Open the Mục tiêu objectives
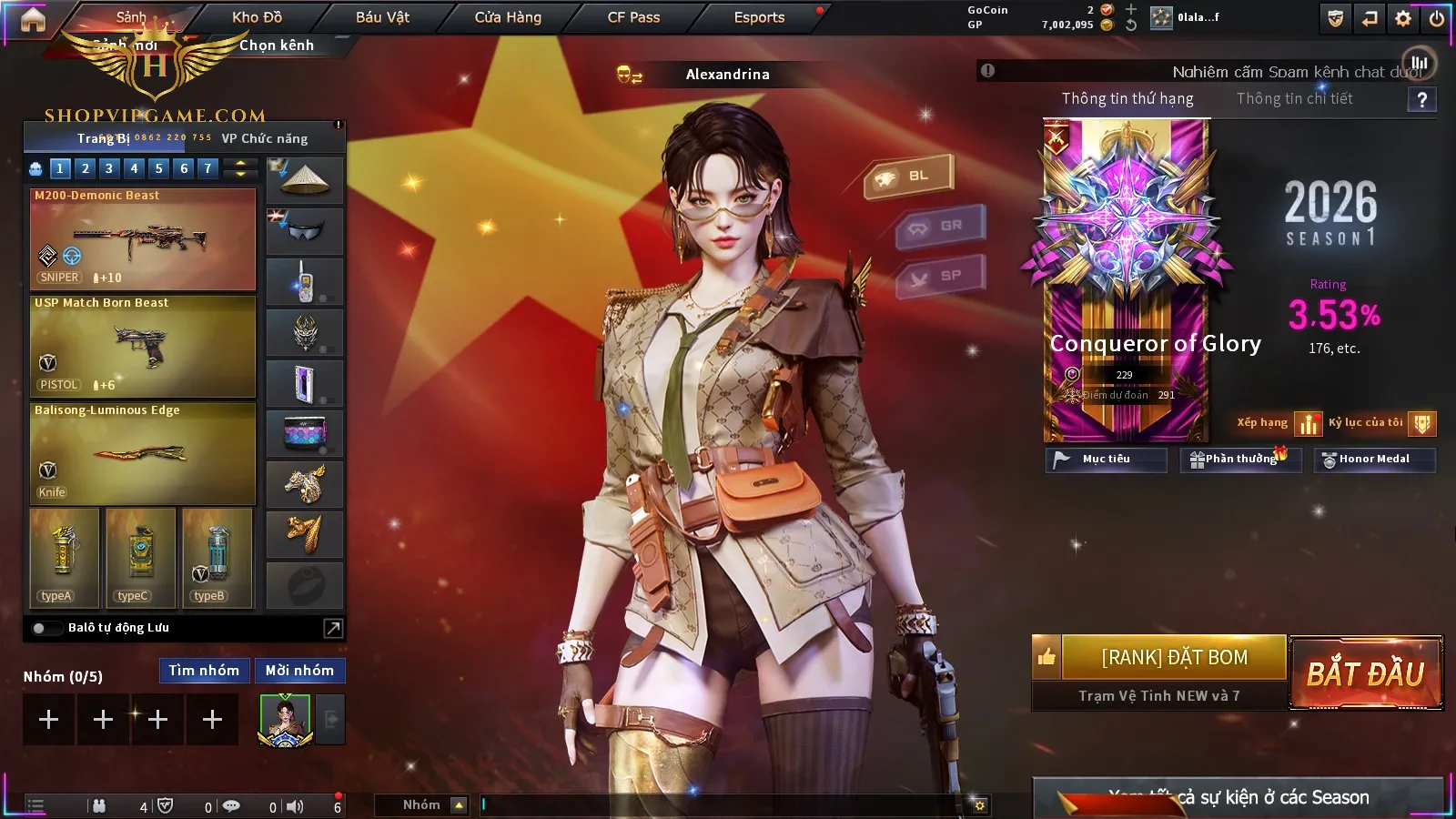 (x=1106, y=460)
